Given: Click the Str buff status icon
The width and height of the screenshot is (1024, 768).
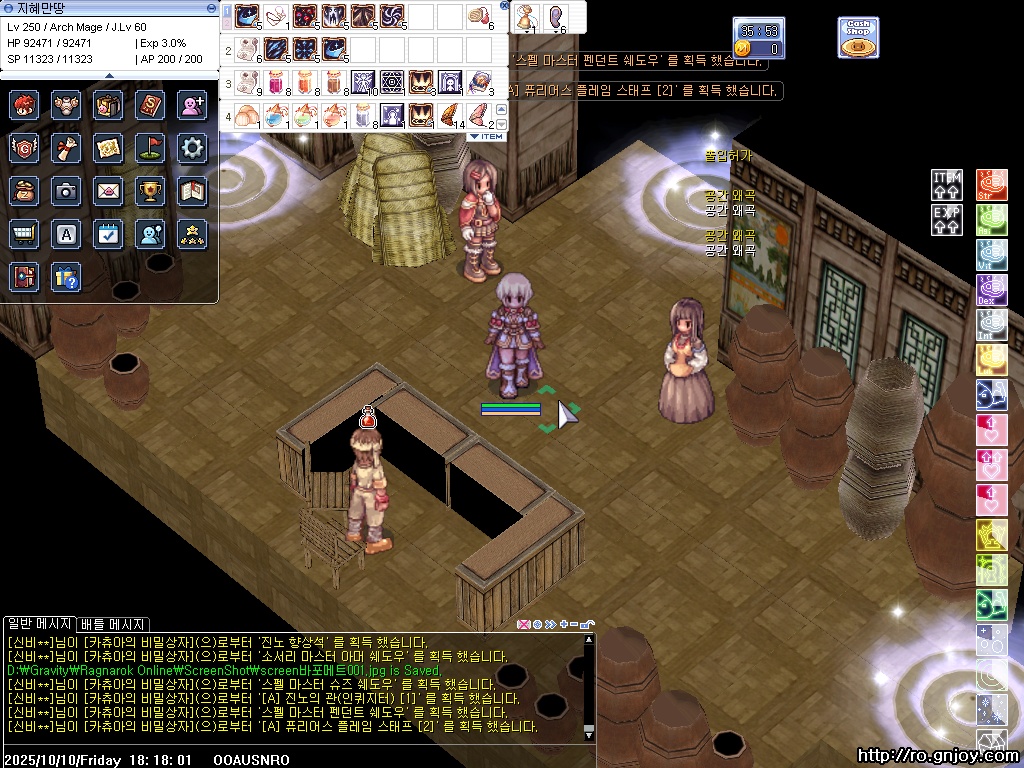Looking at the screenshot, I should (x=990, y=185).
